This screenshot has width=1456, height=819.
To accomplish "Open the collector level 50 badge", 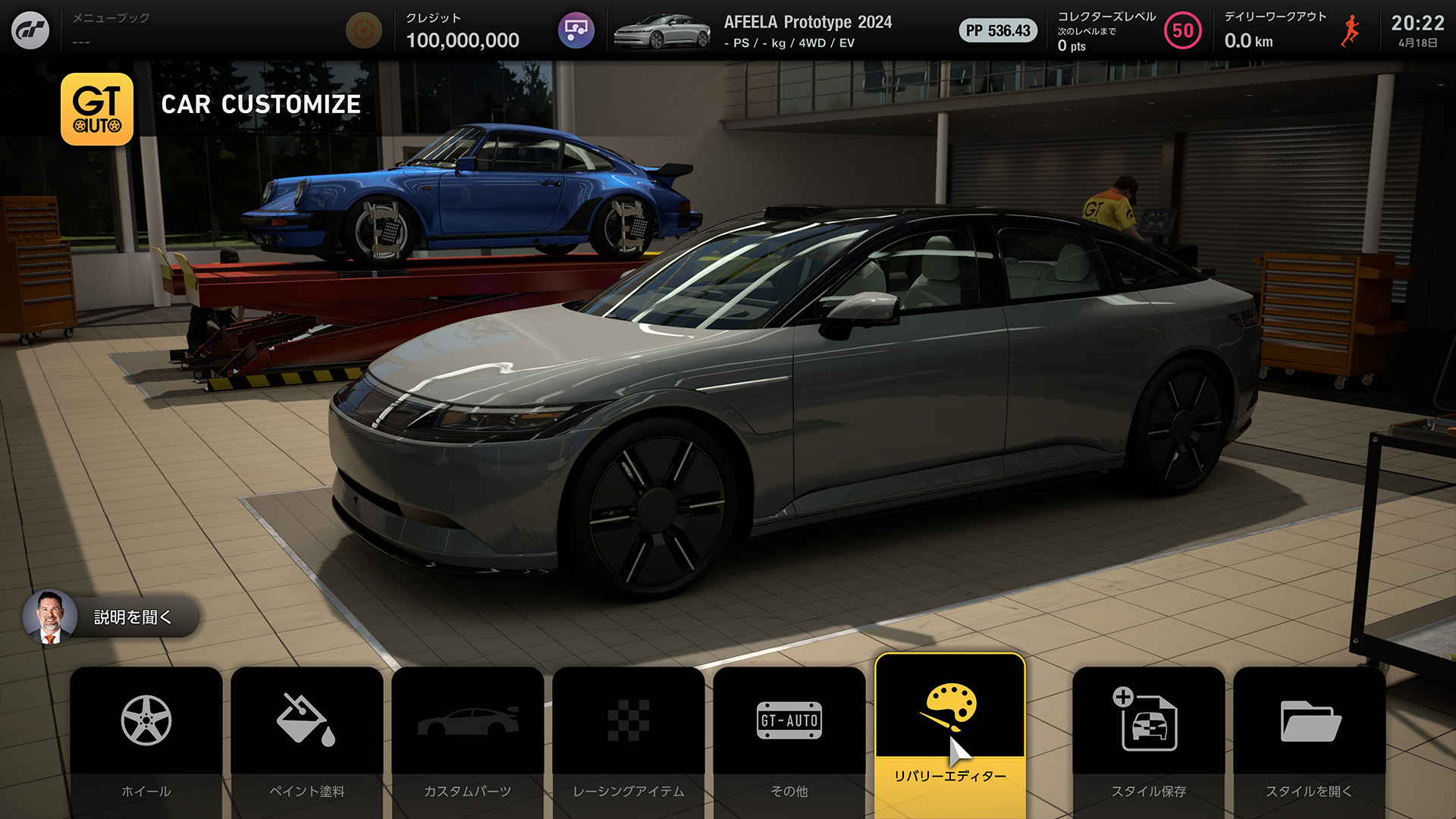I will 1182,30.
